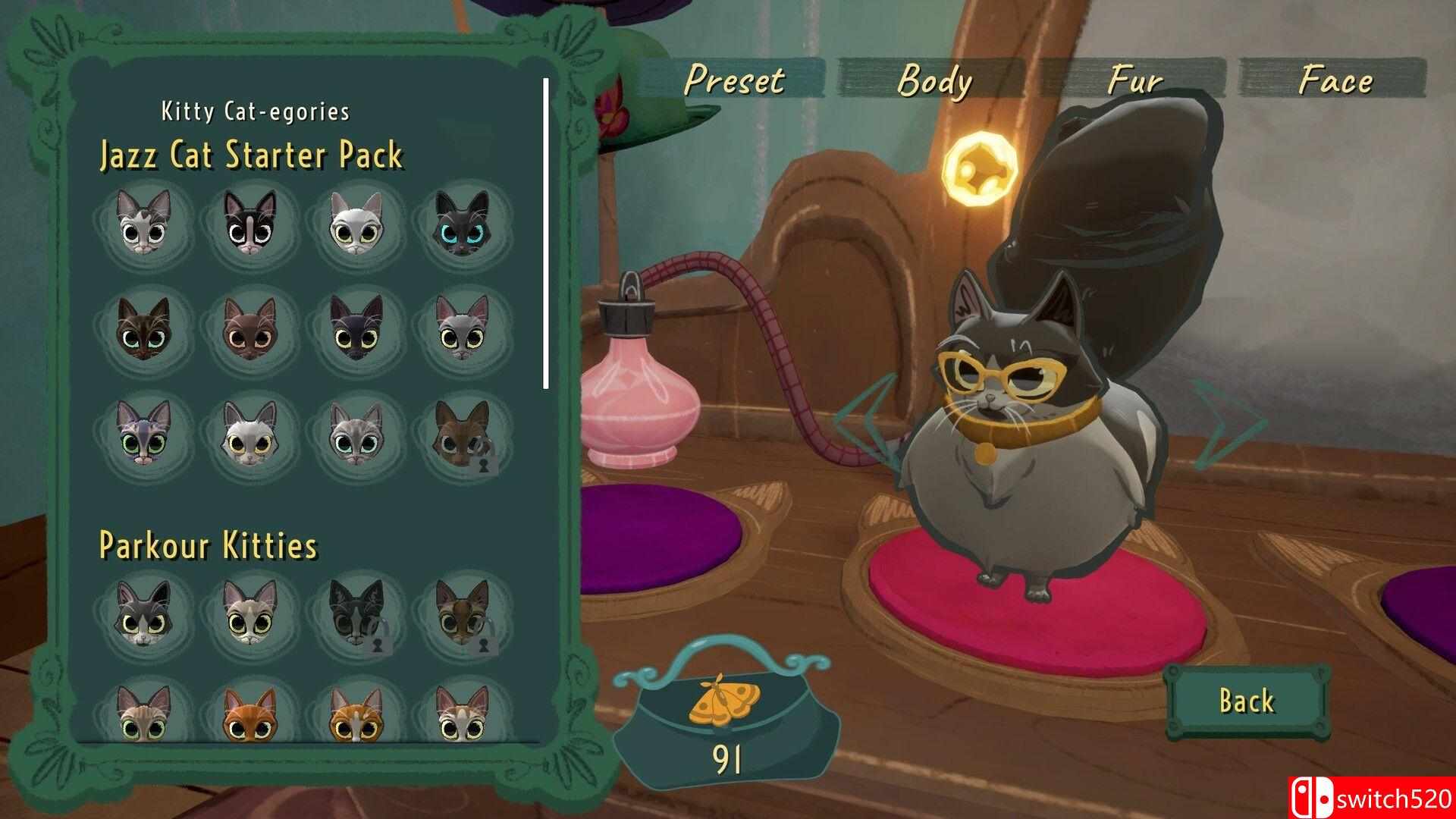The width and height of the screenshot is (1456, 819).
Task: Click the Back button
Action: 1247,701
